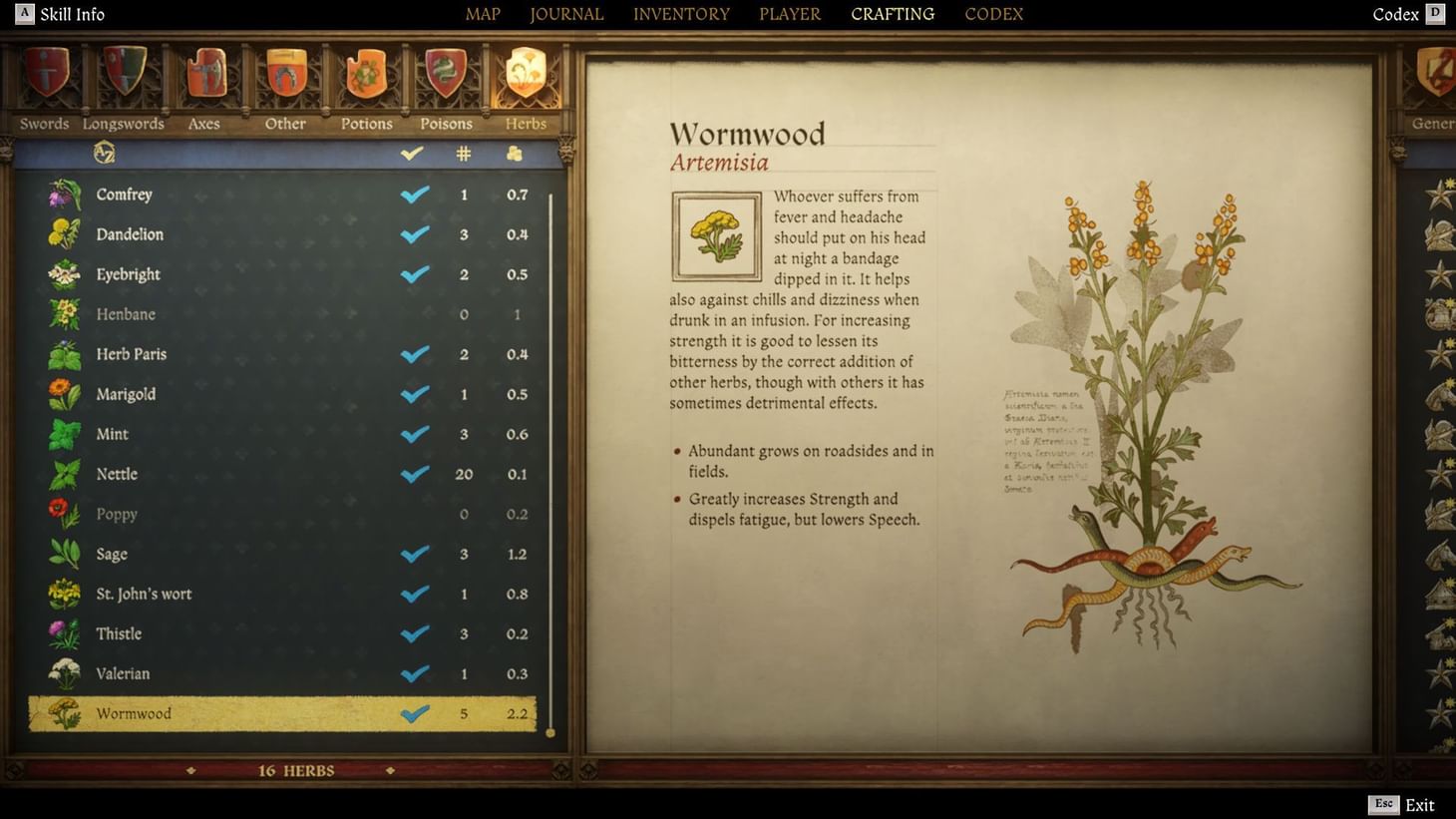1456x819 pixels.
Task: Open the MAP screen from top menu
Action: pyautogui.click(x=482, y=14)
